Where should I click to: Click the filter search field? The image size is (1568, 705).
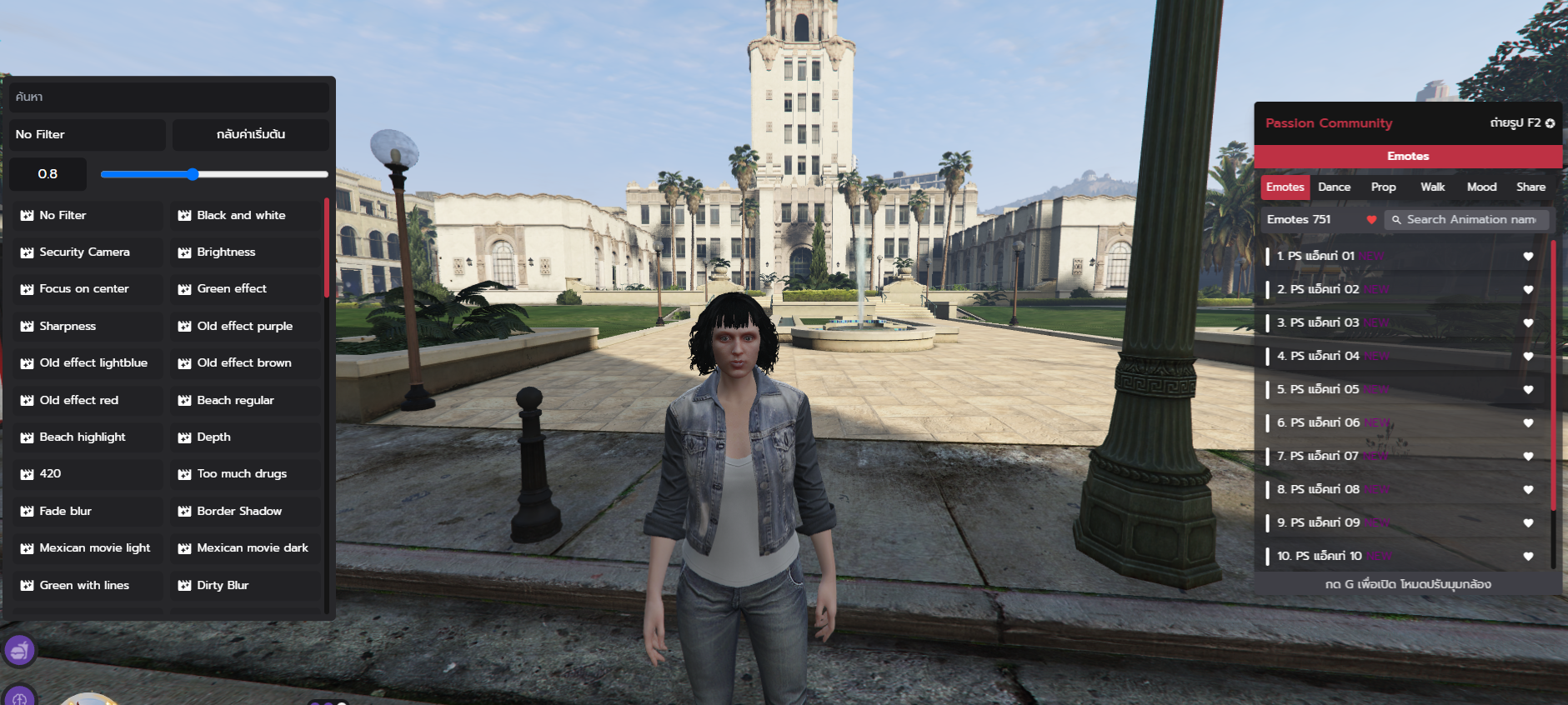[x=169, y=97]
